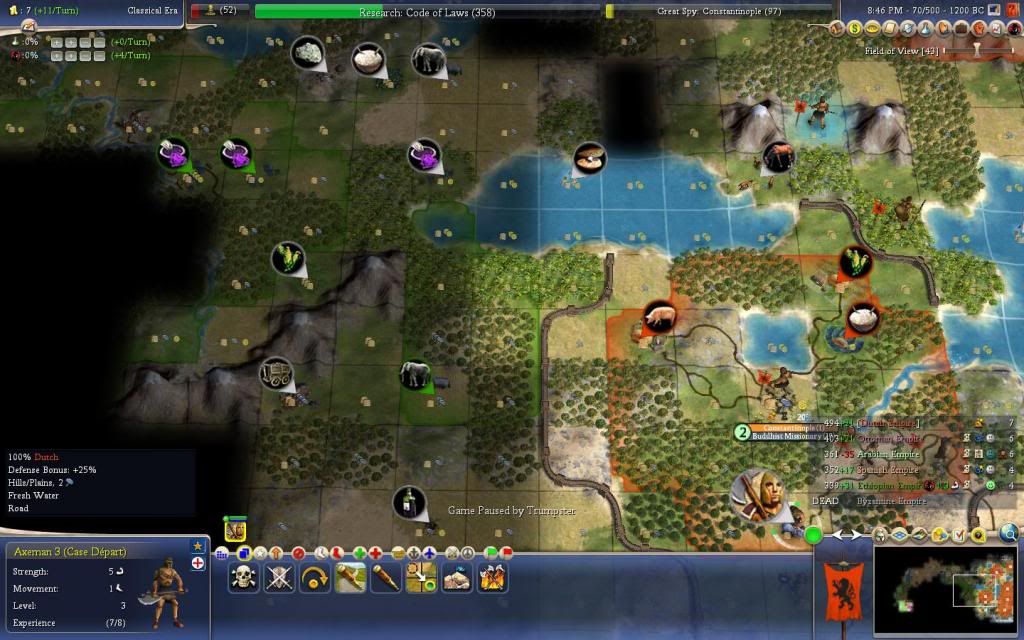Click the crossed-out skull action button

(279, 577)
